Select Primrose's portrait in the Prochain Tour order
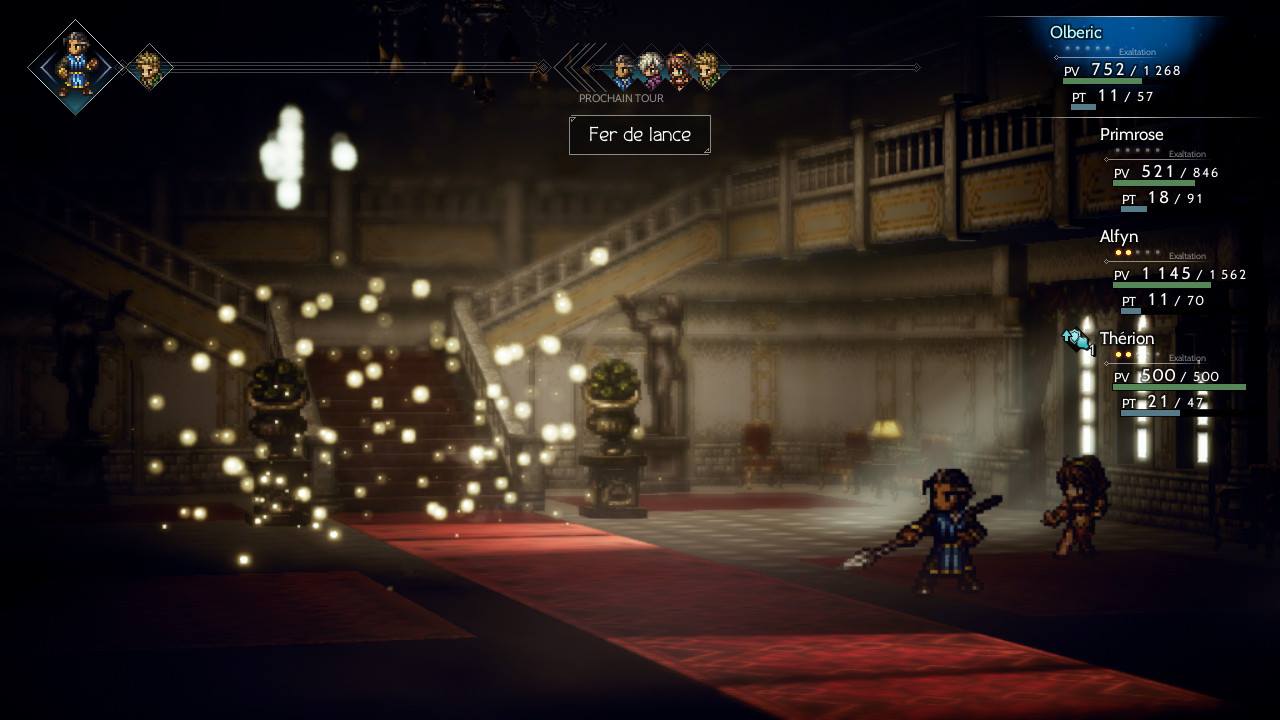 680,68
